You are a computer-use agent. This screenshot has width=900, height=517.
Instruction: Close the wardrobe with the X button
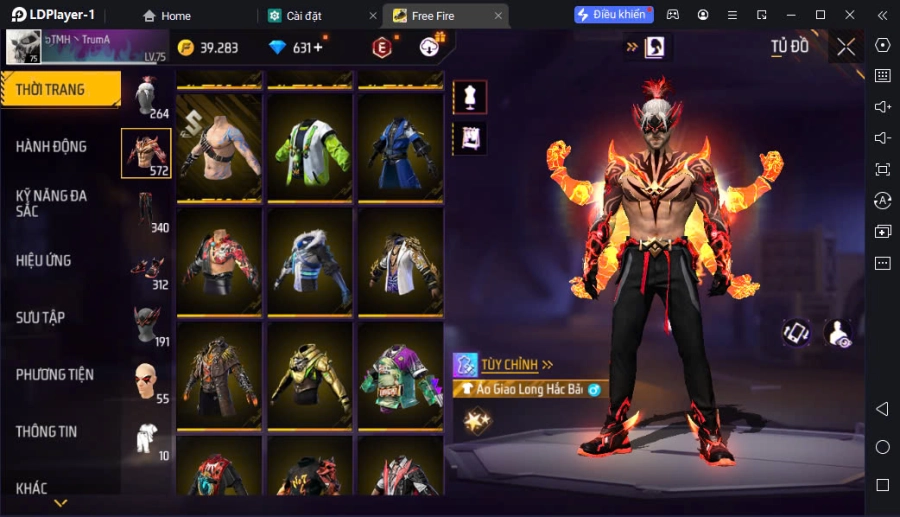pyautogui.click(x=846, y=47)
